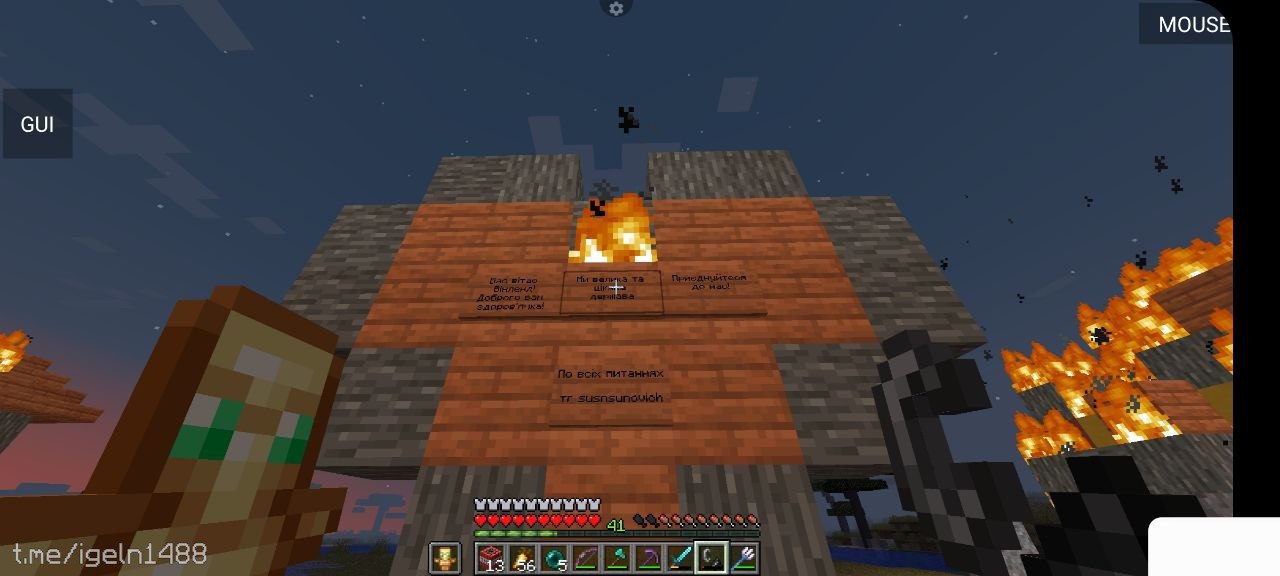Select the highlighted flint and steel slot
Image resolution: width=1280 pixels, height=576 pixels.
(710, 557)
